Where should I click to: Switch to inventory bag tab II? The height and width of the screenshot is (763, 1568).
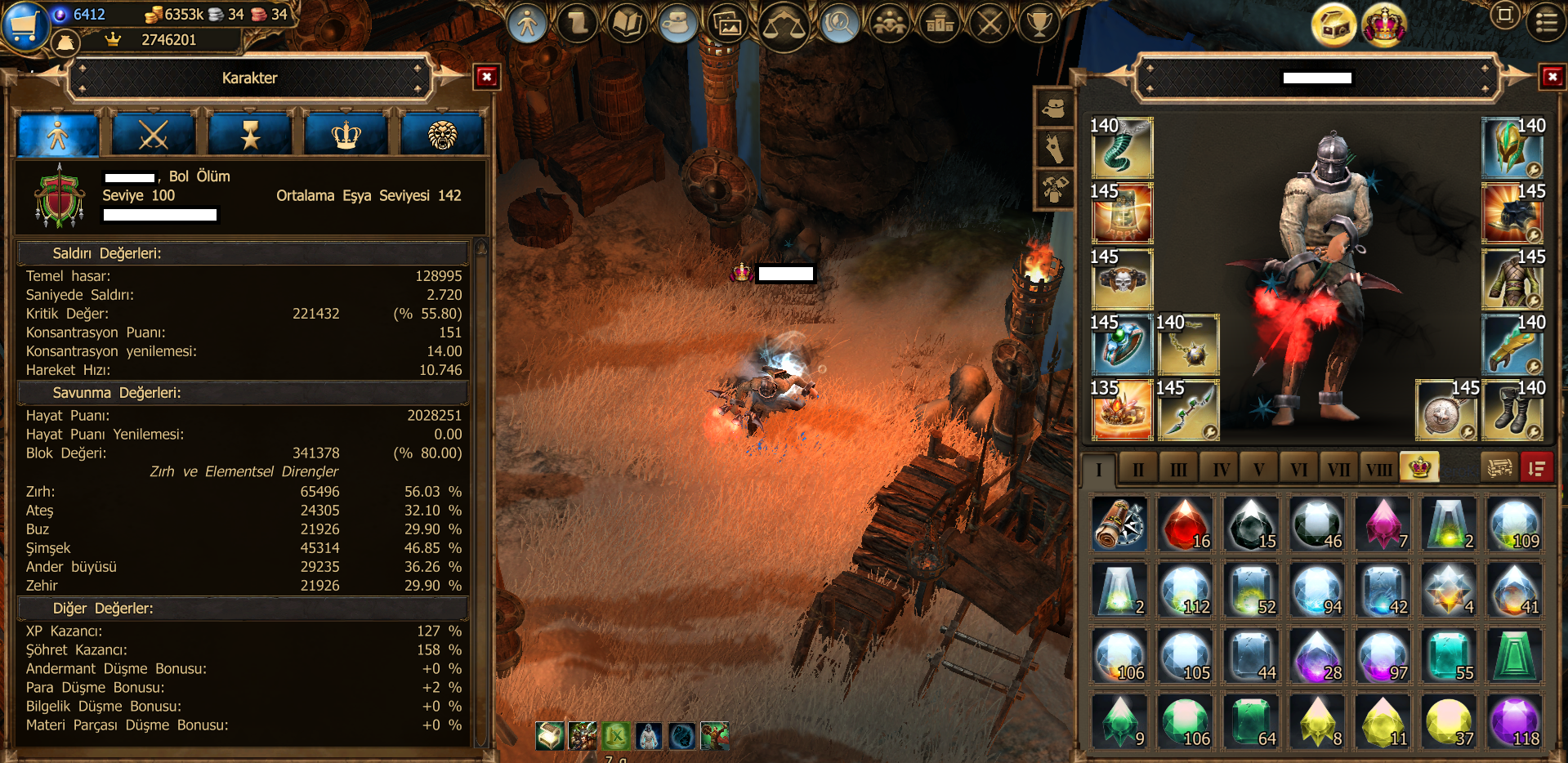pos(1138,469)
